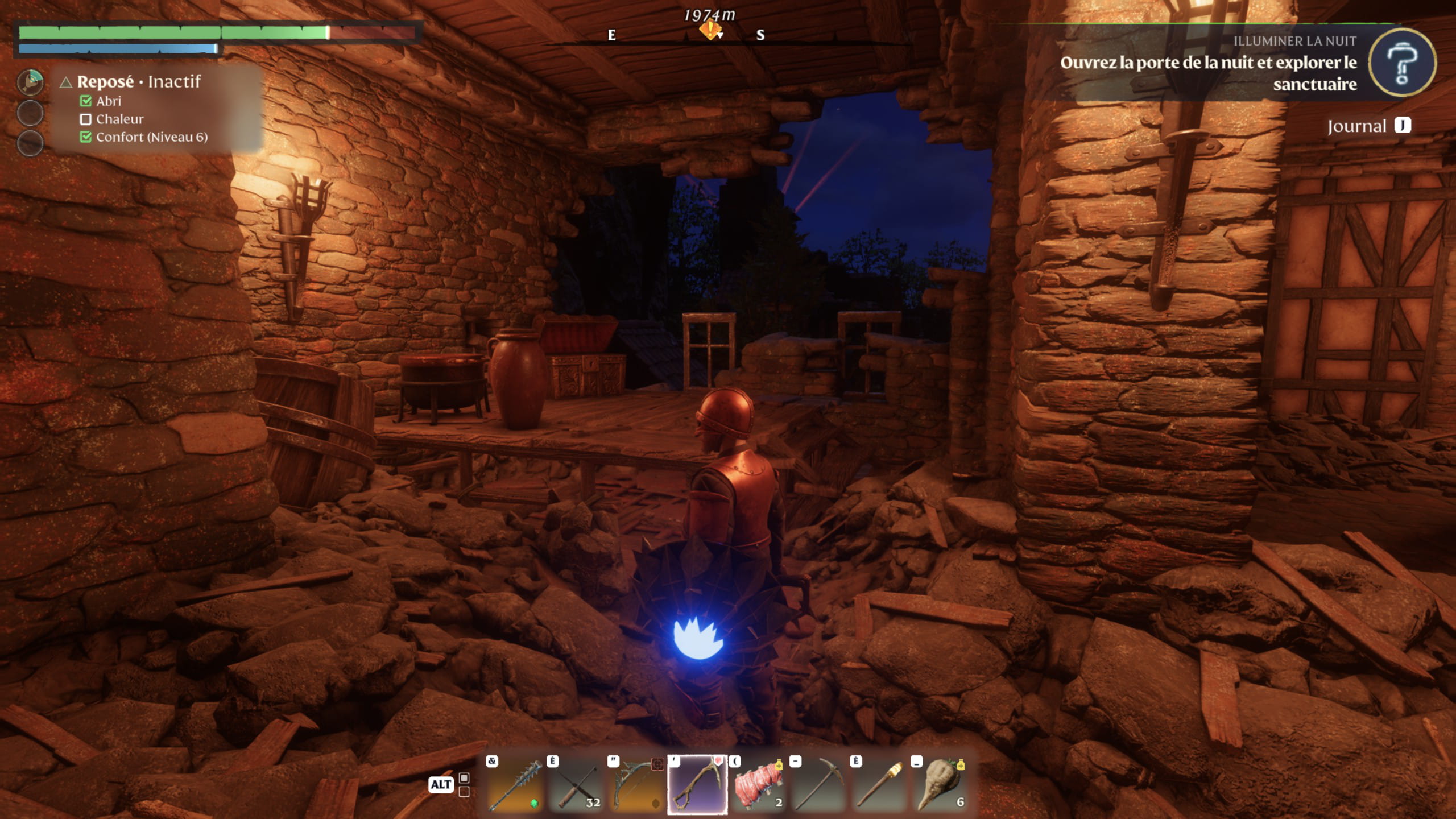Click the quest marker on the compass

coord(710,30)
